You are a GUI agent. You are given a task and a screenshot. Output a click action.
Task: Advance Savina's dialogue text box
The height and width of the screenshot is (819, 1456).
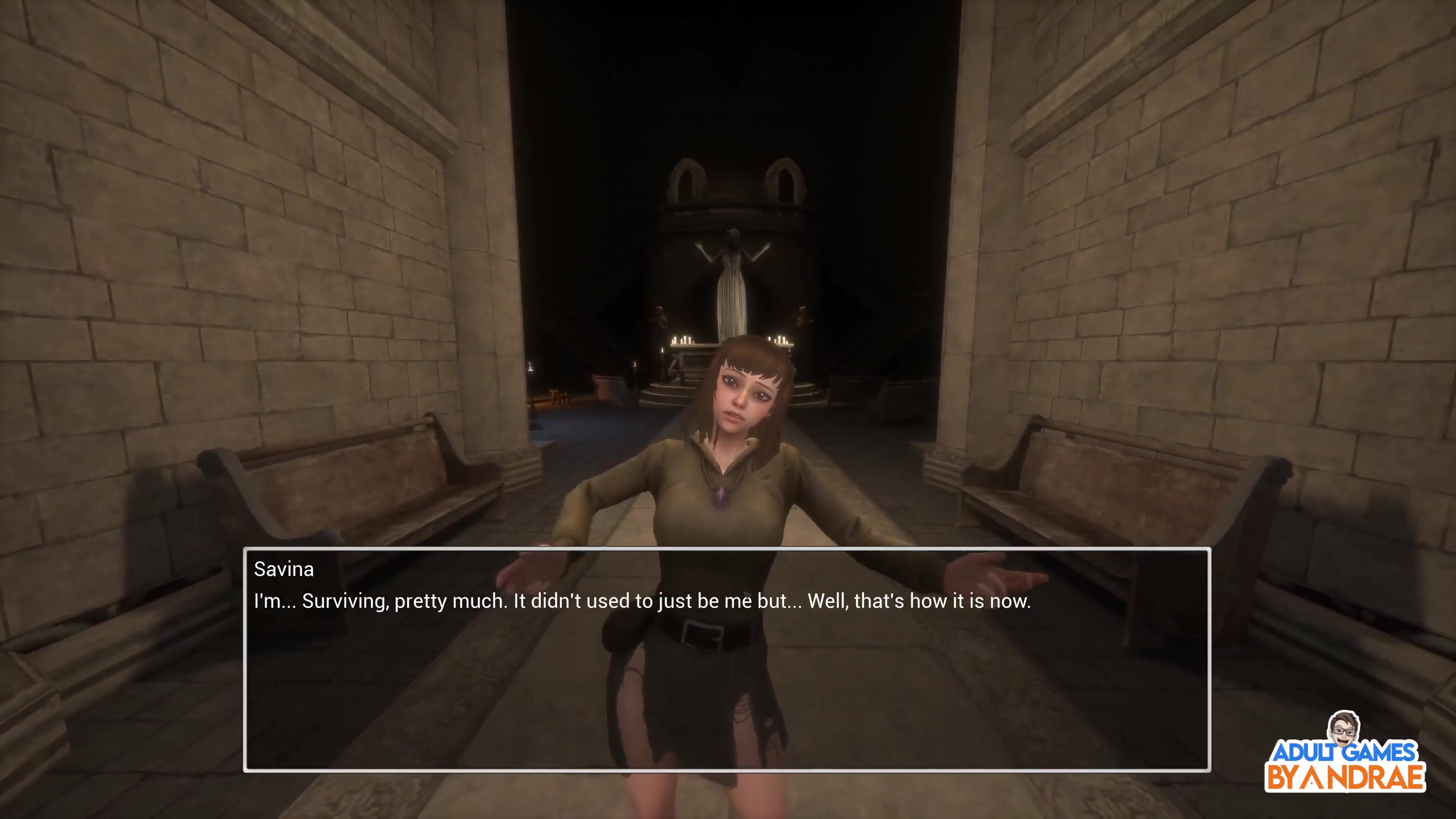click(x=726, y=659)
